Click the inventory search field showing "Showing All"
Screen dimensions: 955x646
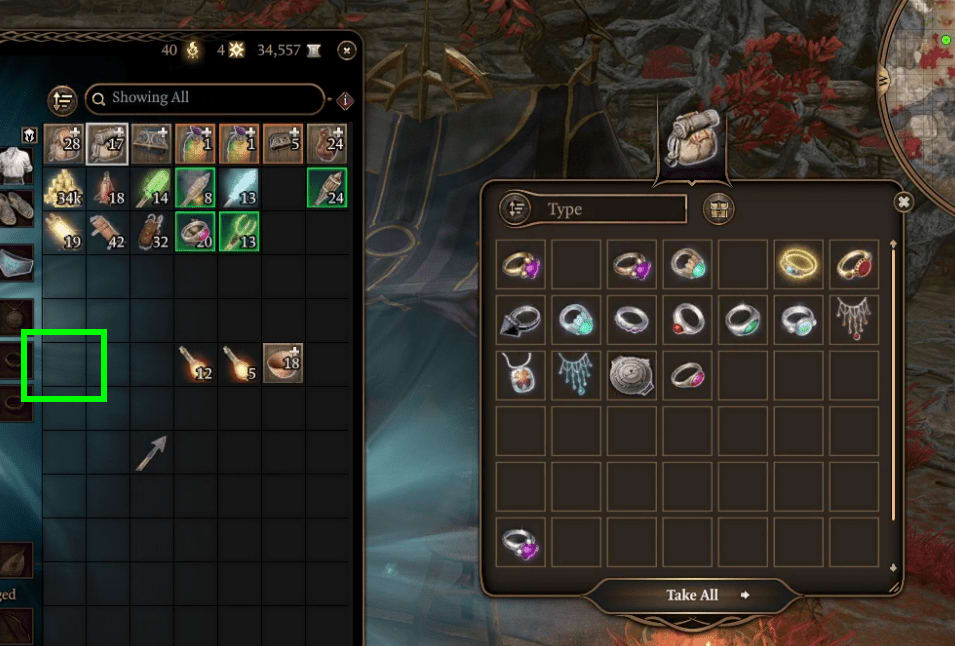(x=205, y=98)
